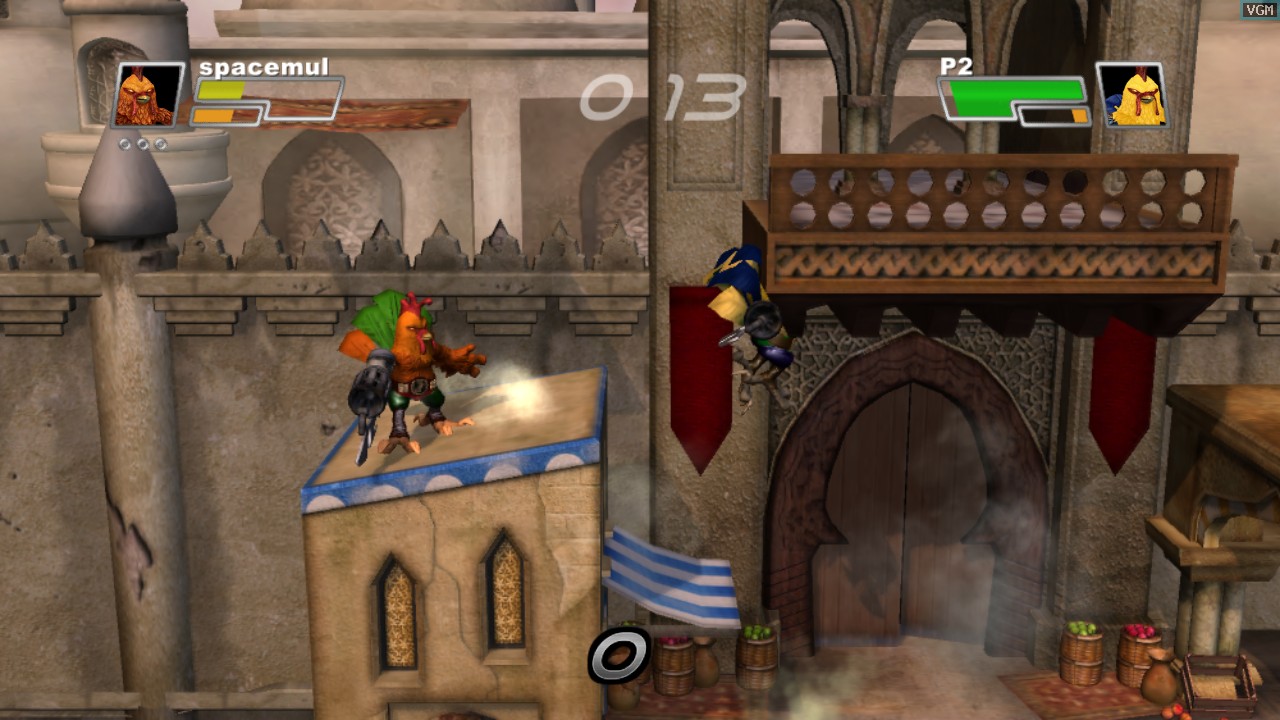The image size is (1280, 720).
Task: Click spacemul's orange rooster portrait
Action: click(x=148, y=95)
